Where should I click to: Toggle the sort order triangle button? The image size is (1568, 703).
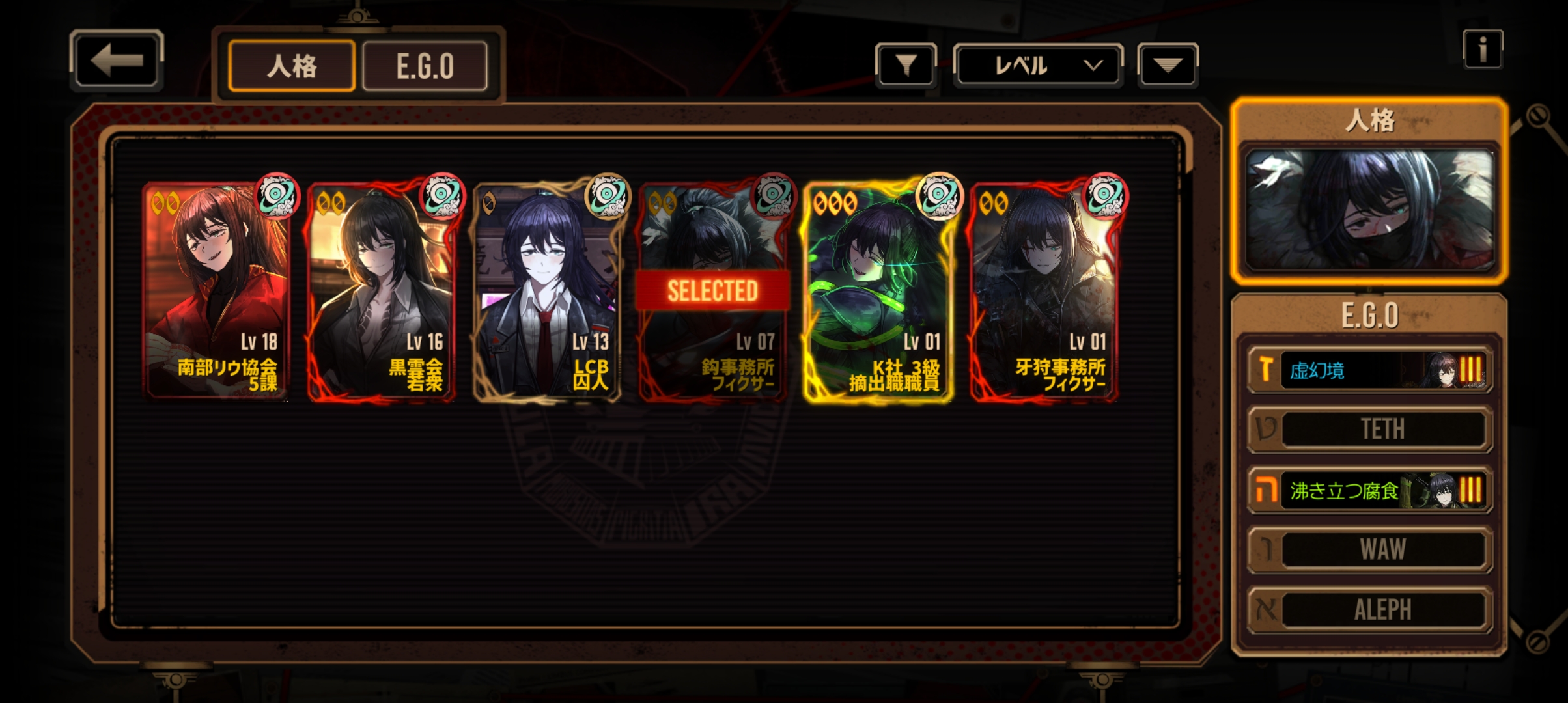(x=1167, y=65)
